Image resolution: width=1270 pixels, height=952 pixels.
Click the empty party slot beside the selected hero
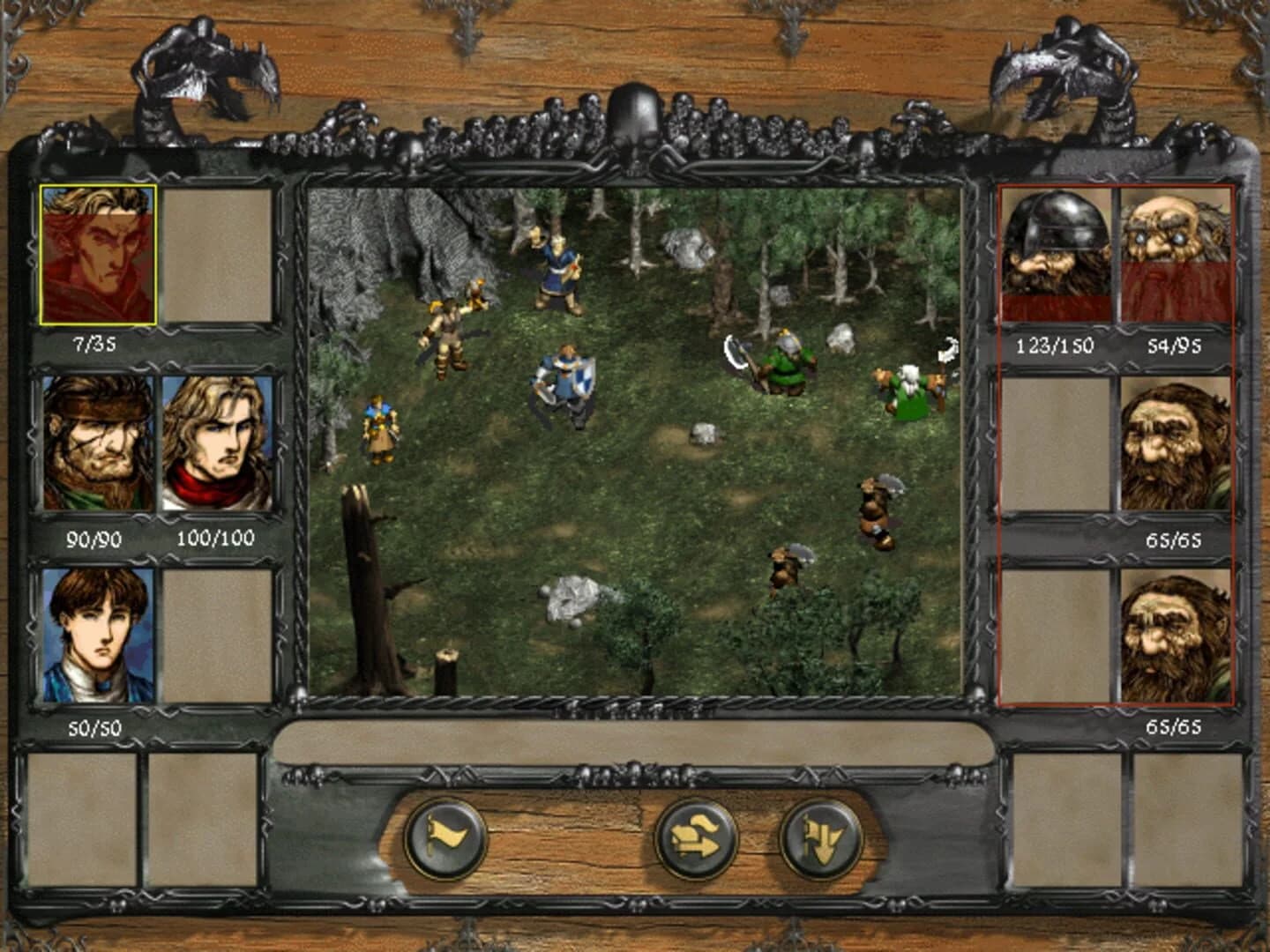coord(217,253)
